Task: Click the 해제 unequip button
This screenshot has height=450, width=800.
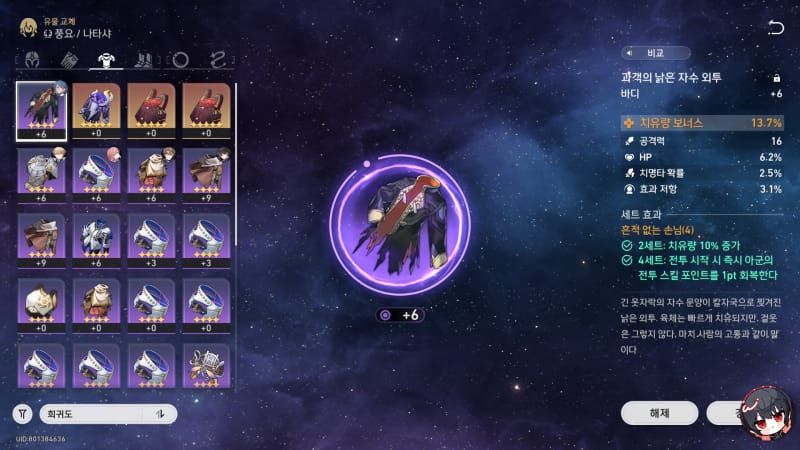Action: pos(658,412)
